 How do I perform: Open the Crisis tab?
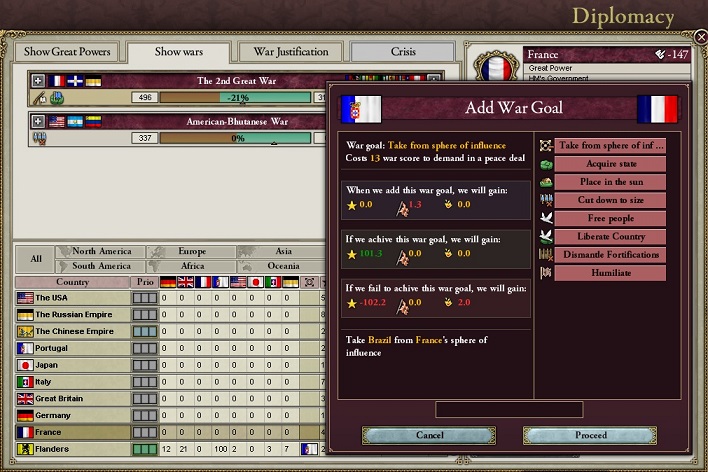(402, 52)
